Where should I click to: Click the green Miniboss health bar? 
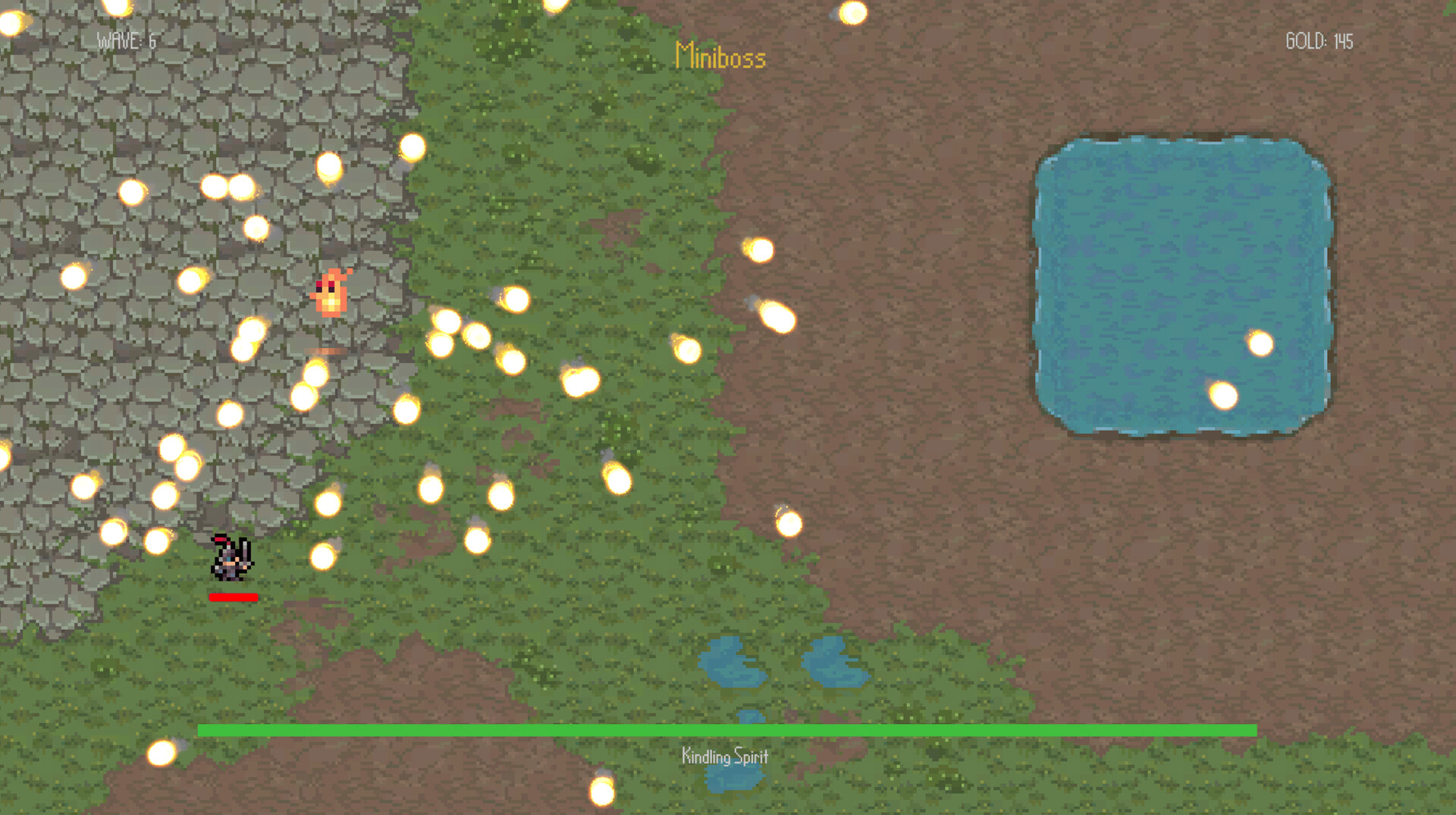[728, 731]
